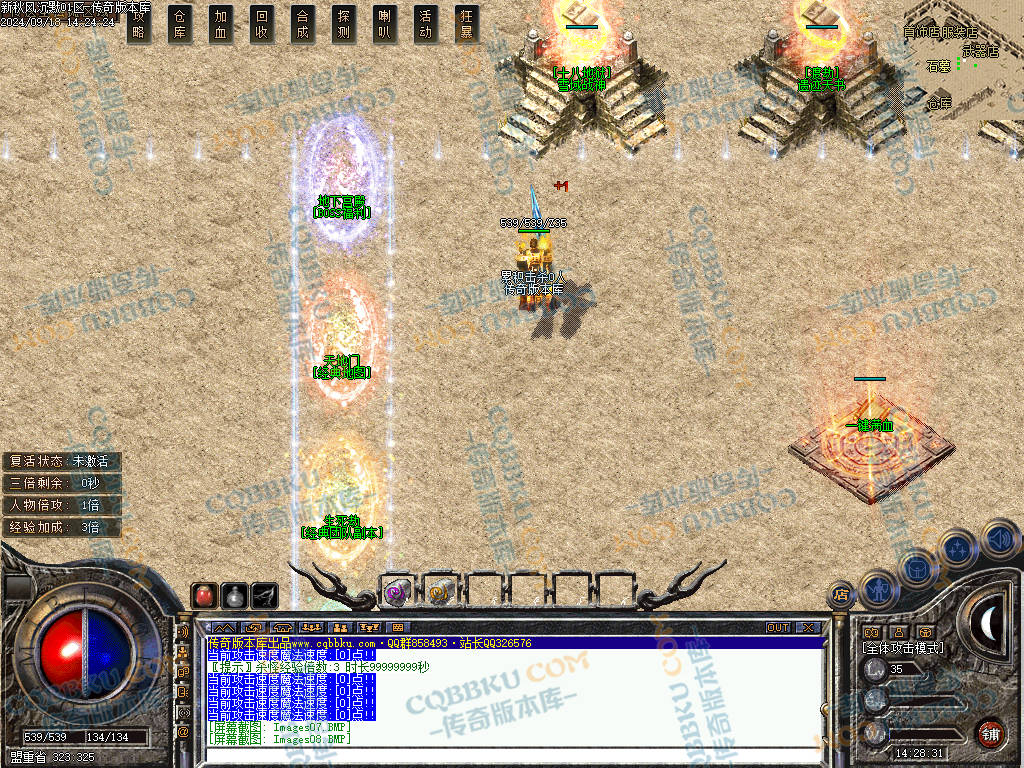Click the 加血 heal button
Viewport: 1024px width, 768px height.
[221, 24]
